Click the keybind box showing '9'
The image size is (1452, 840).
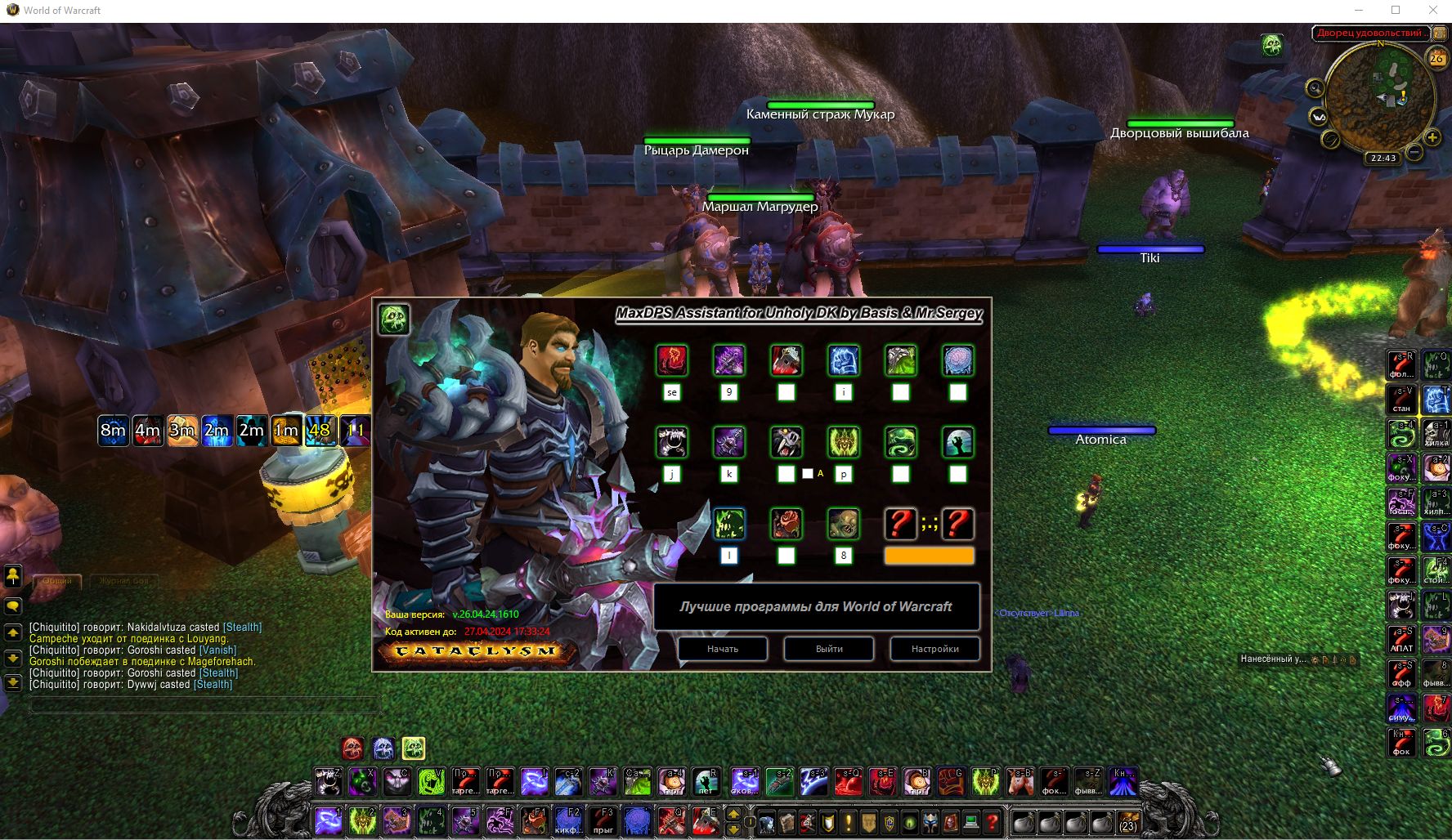point(729,392)
